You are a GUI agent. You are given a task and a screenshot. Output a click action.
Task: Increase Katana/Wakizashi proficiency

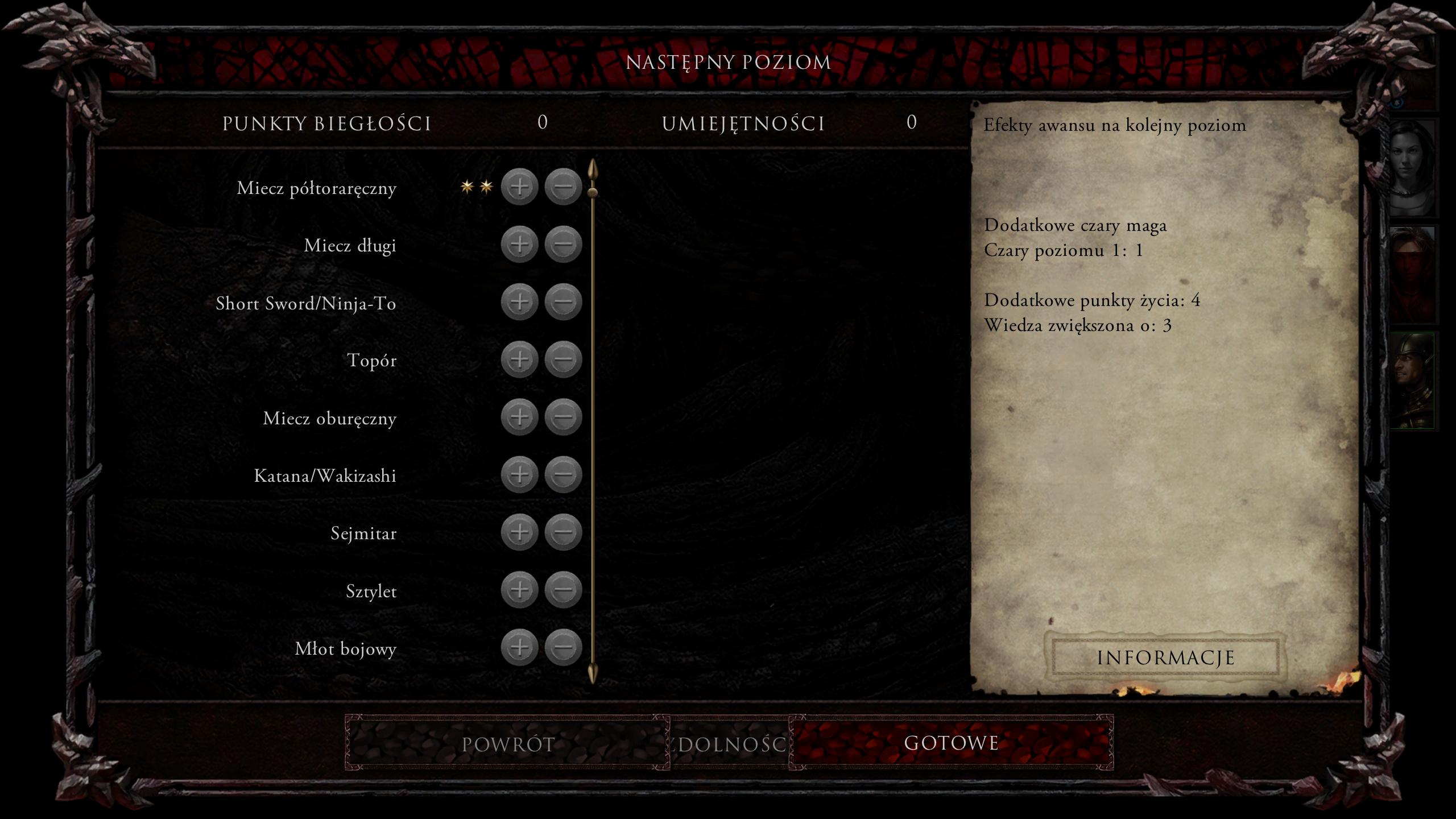click(519, 474)
